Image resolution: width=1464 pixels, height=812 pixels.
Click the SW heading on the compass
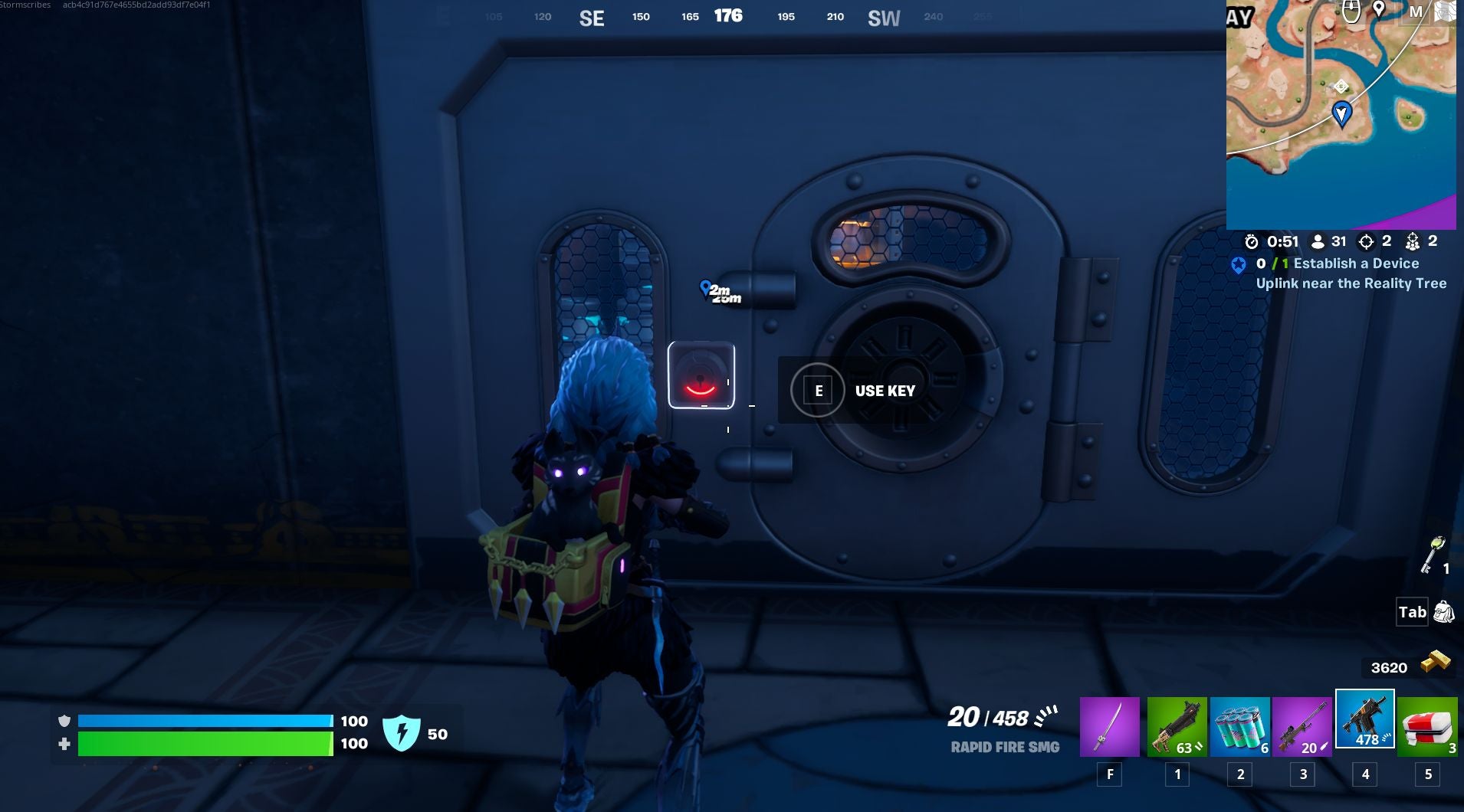point(883,18)
